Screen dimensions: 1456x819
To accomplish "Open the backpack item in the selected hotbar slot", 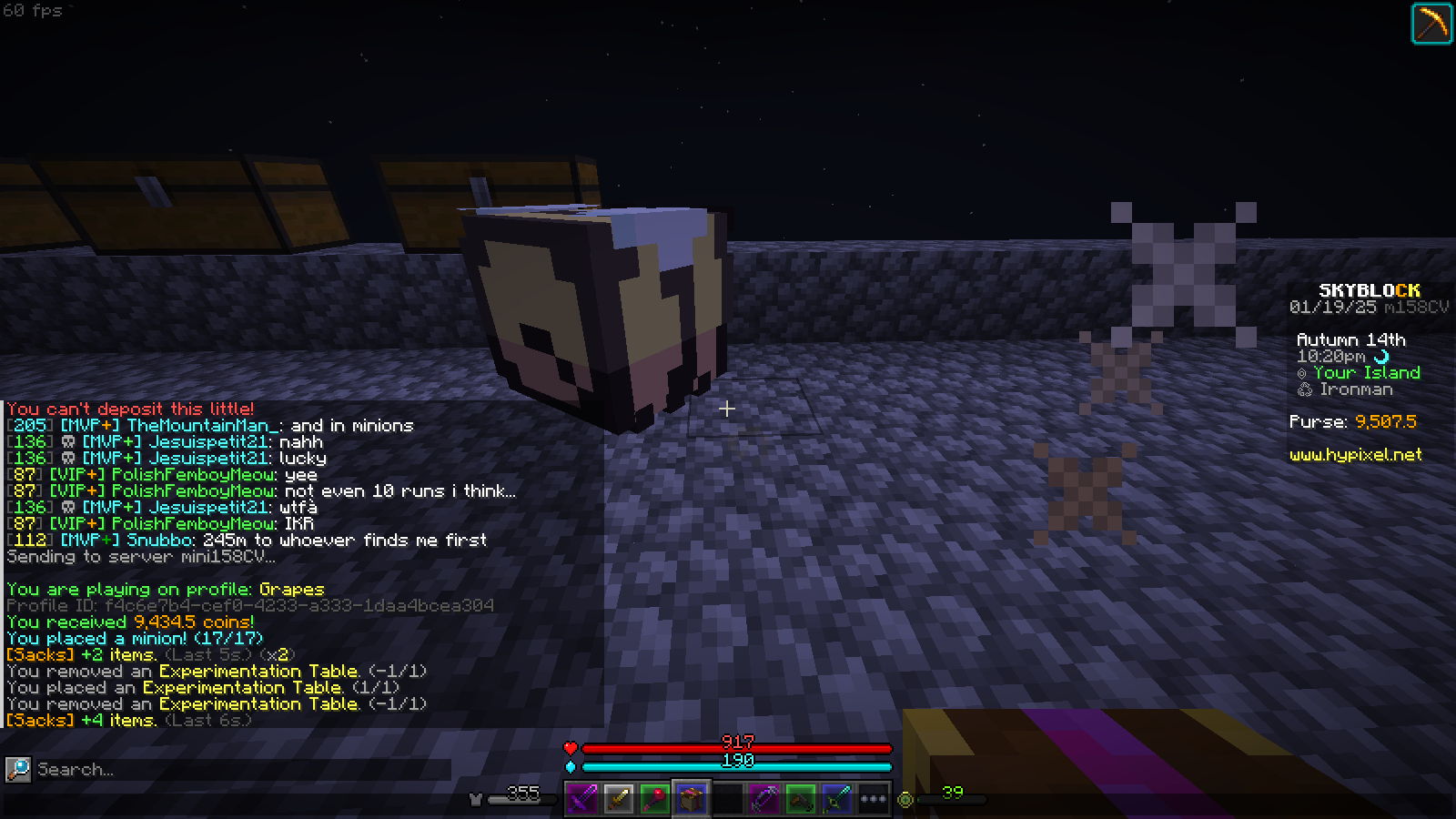I will pyautogui.click(x=692, y=798).
